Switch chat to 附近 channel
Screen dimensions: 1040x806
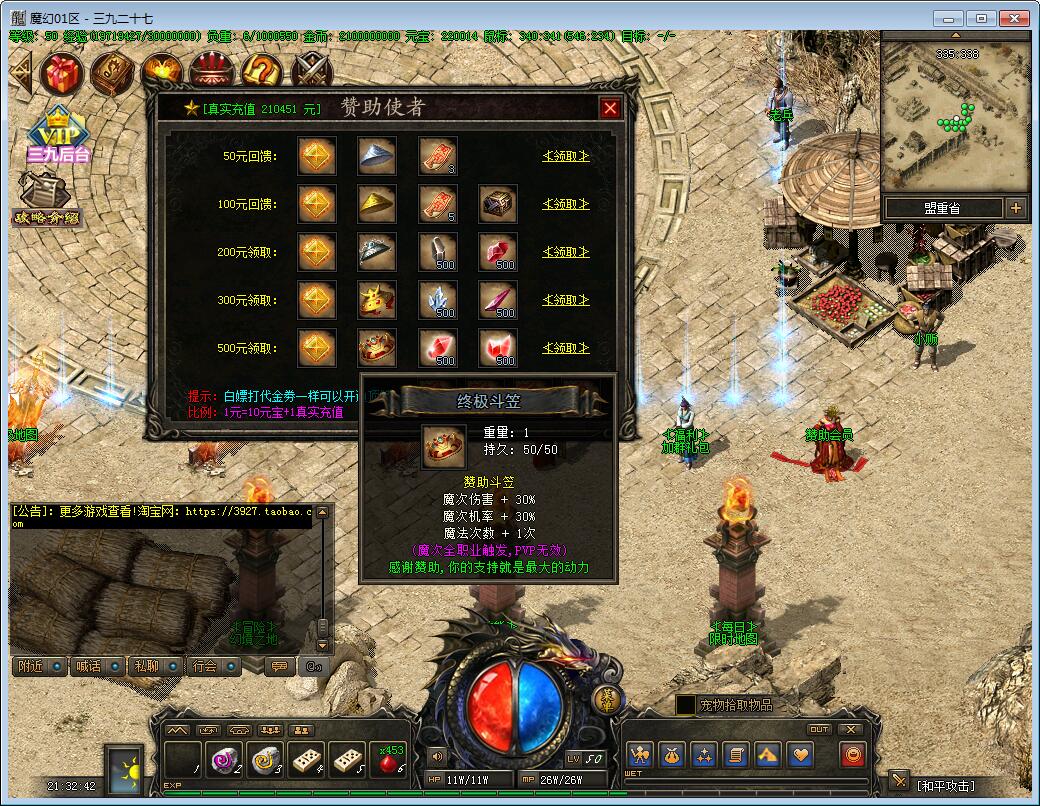tap(40, 666)
